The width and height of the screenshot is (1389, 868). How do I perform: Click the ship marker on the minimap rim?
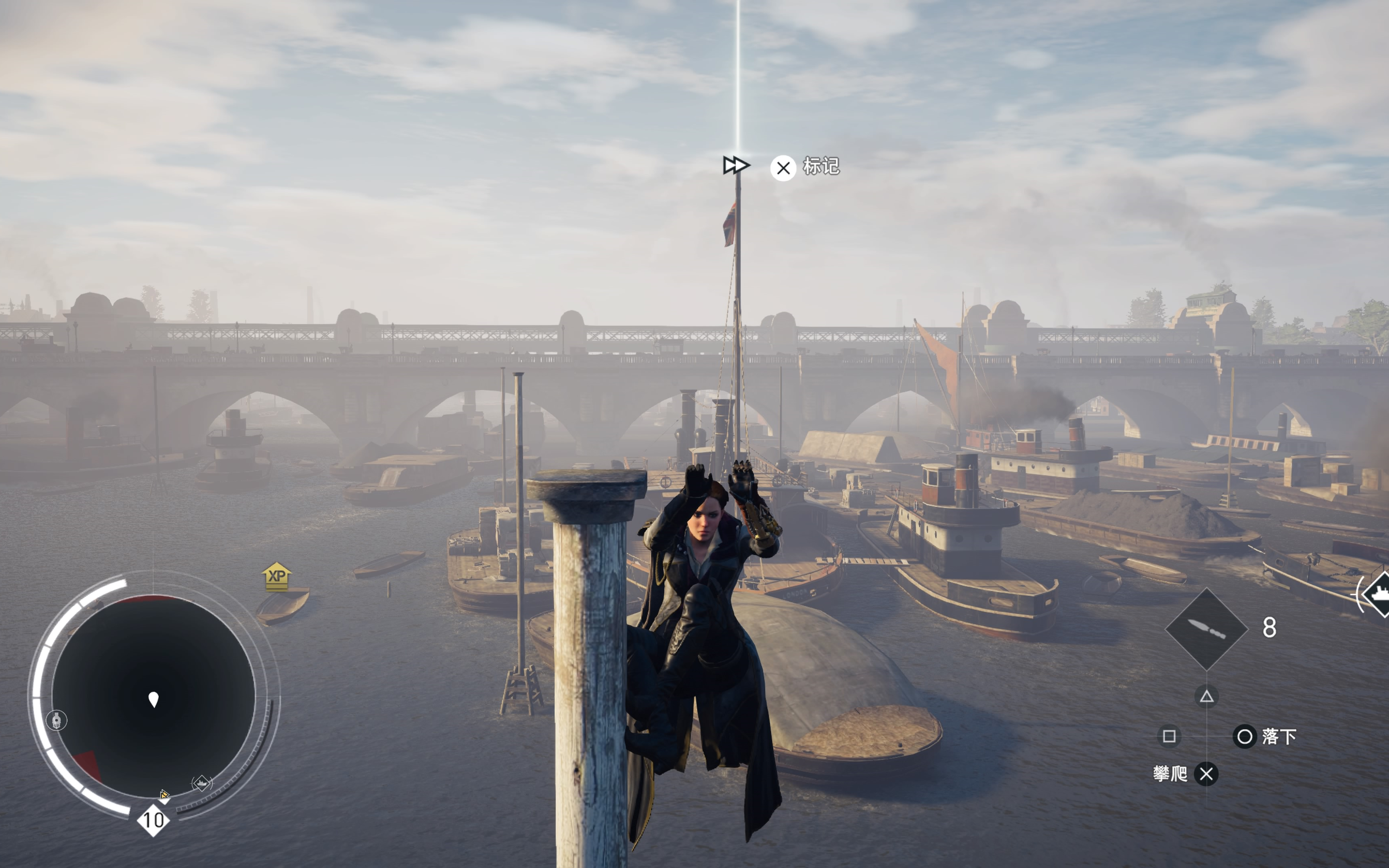pyautogui.click(x=201, y=782)
